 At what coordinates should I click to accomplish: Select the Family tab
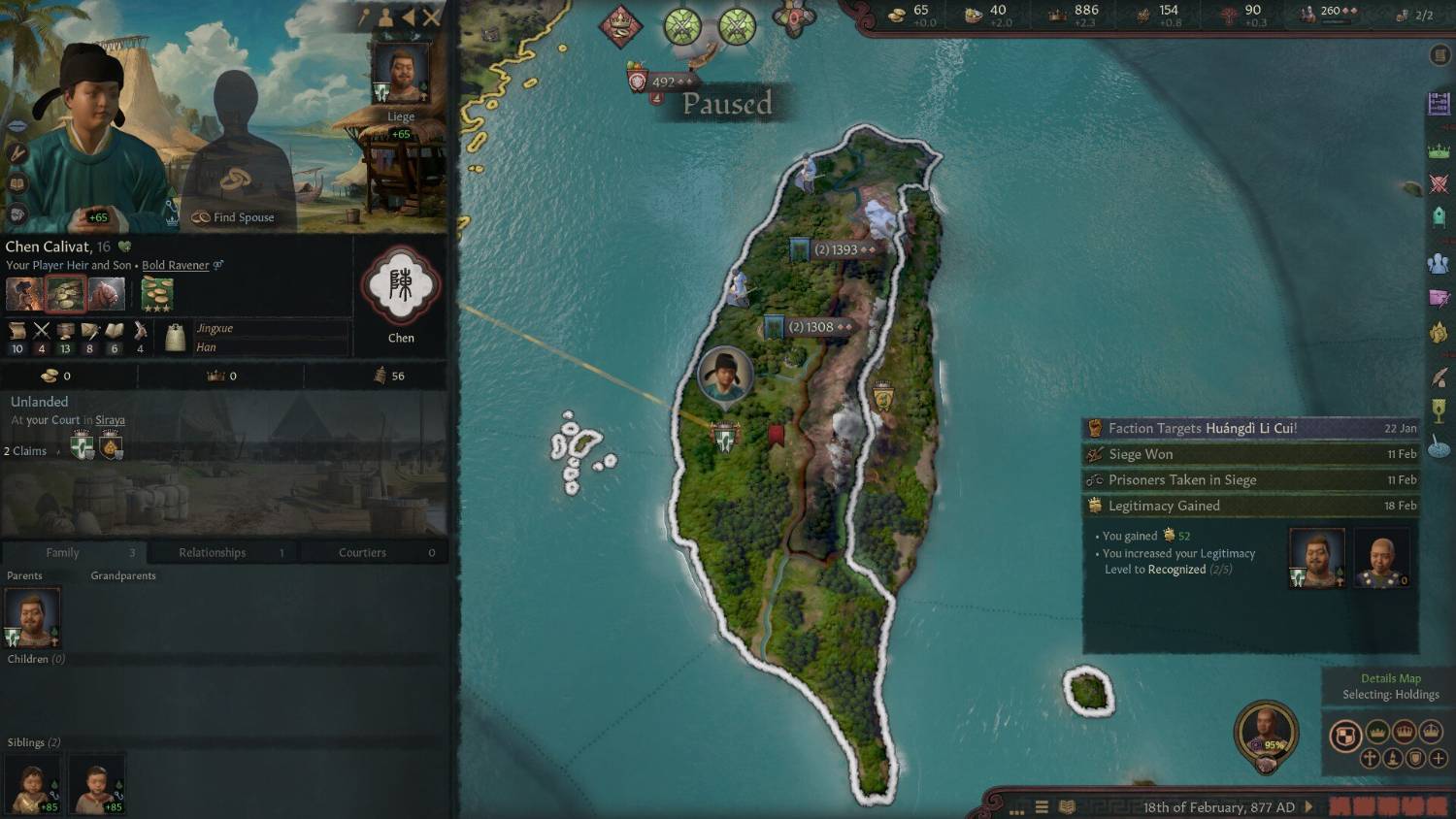click(x=62, y=552)
